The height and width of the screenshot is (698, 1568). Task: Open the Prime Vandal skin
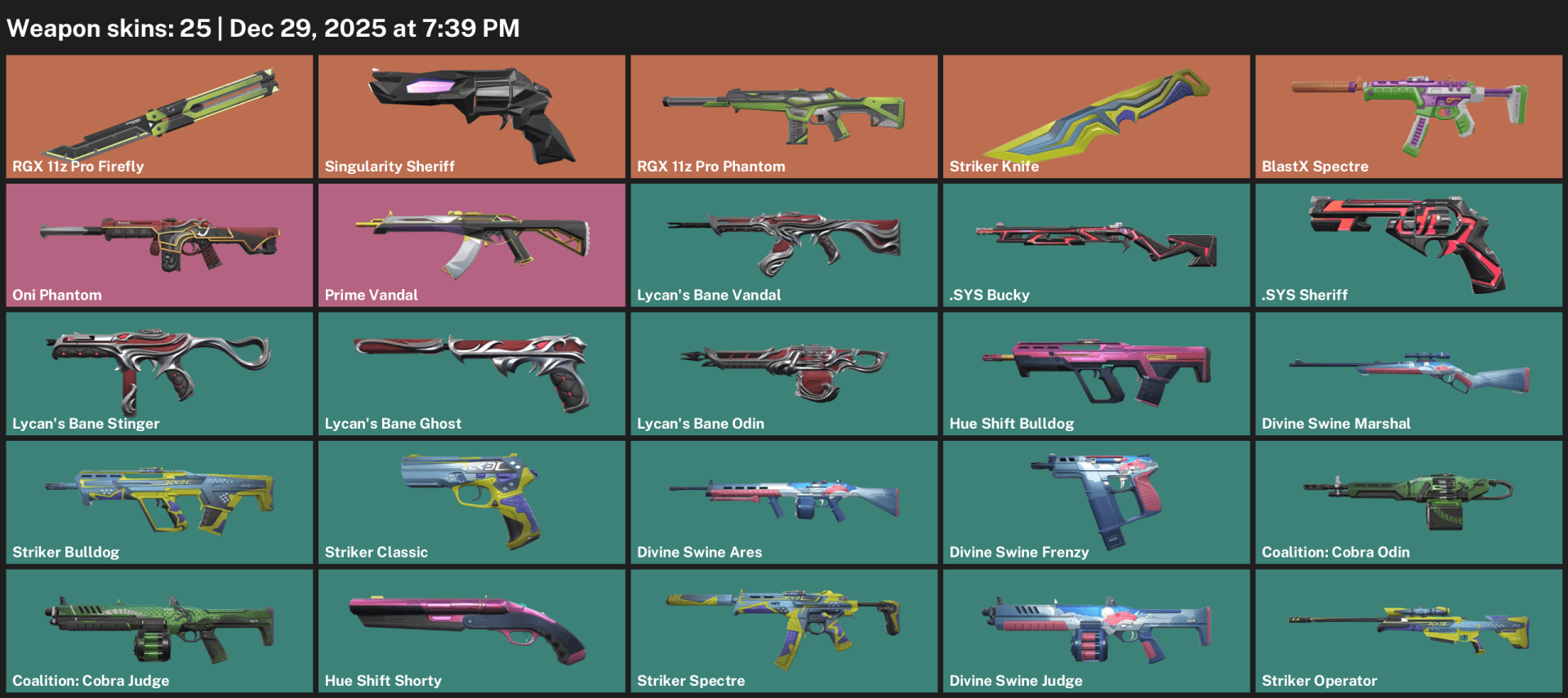471,243
